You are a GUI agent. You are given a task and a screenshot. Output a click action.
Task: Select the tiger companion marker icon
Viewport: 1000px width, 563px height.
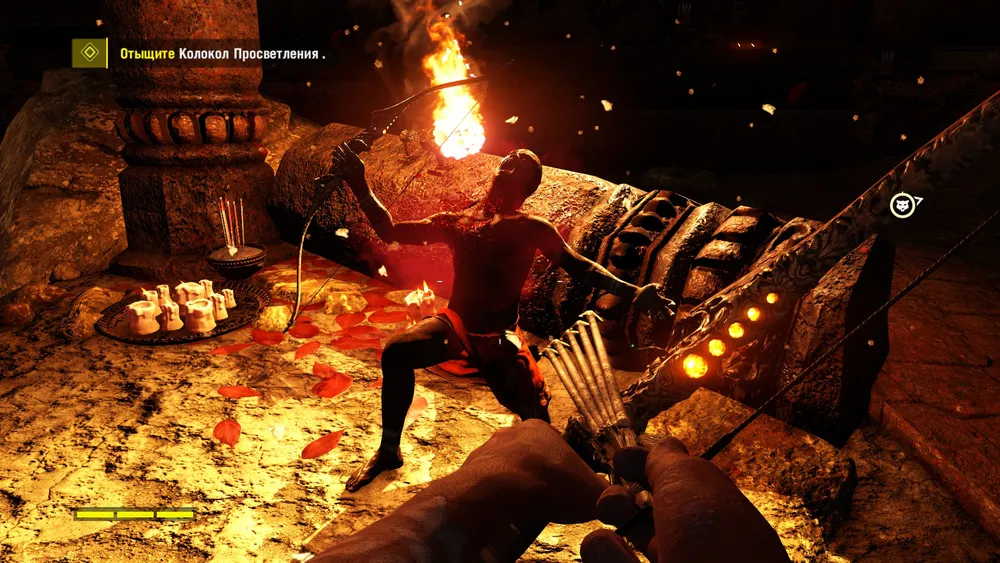point(904,206)
